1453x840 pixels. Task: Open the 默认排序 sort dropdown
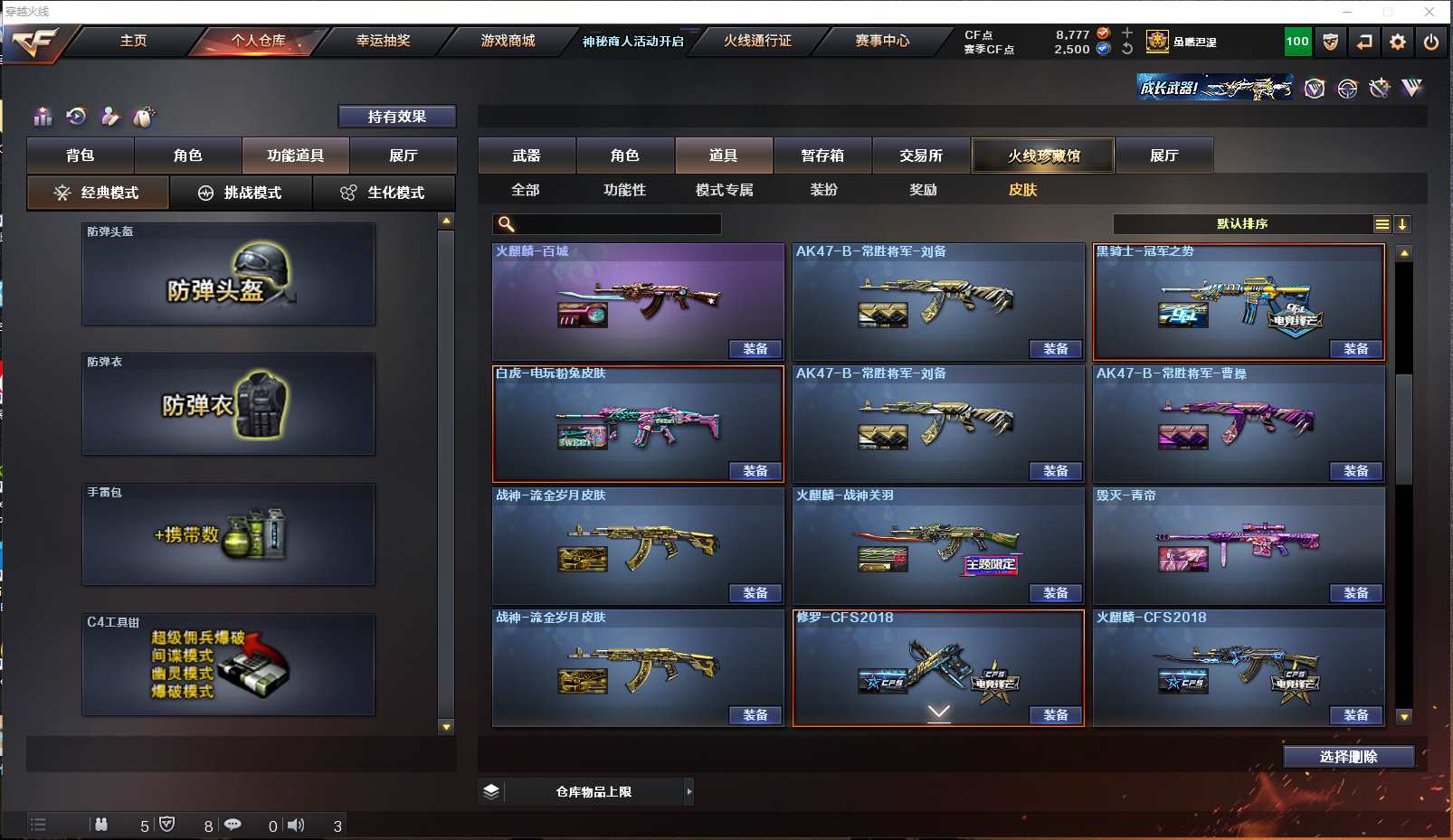pos(1242,224)
